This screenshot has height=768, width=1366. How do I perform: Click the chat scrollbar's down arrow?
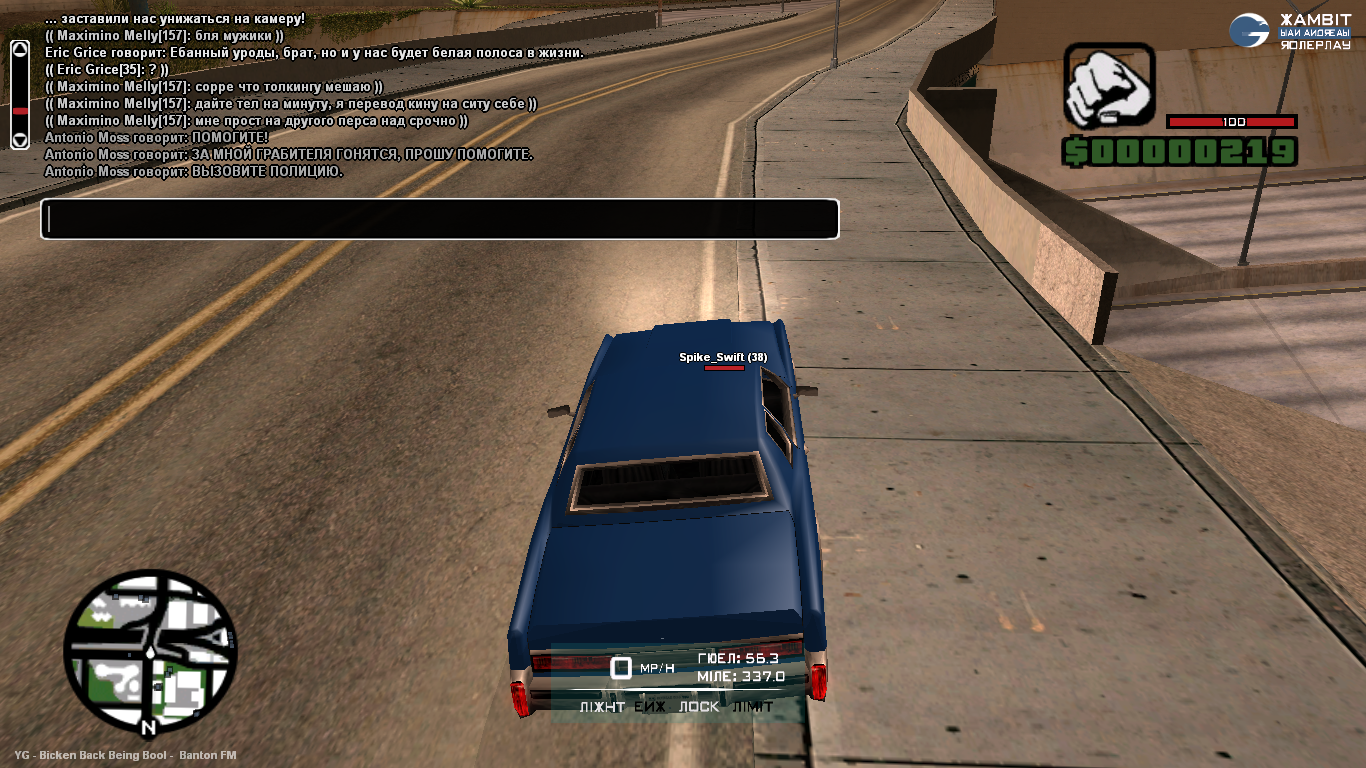[x=20, y=139]
